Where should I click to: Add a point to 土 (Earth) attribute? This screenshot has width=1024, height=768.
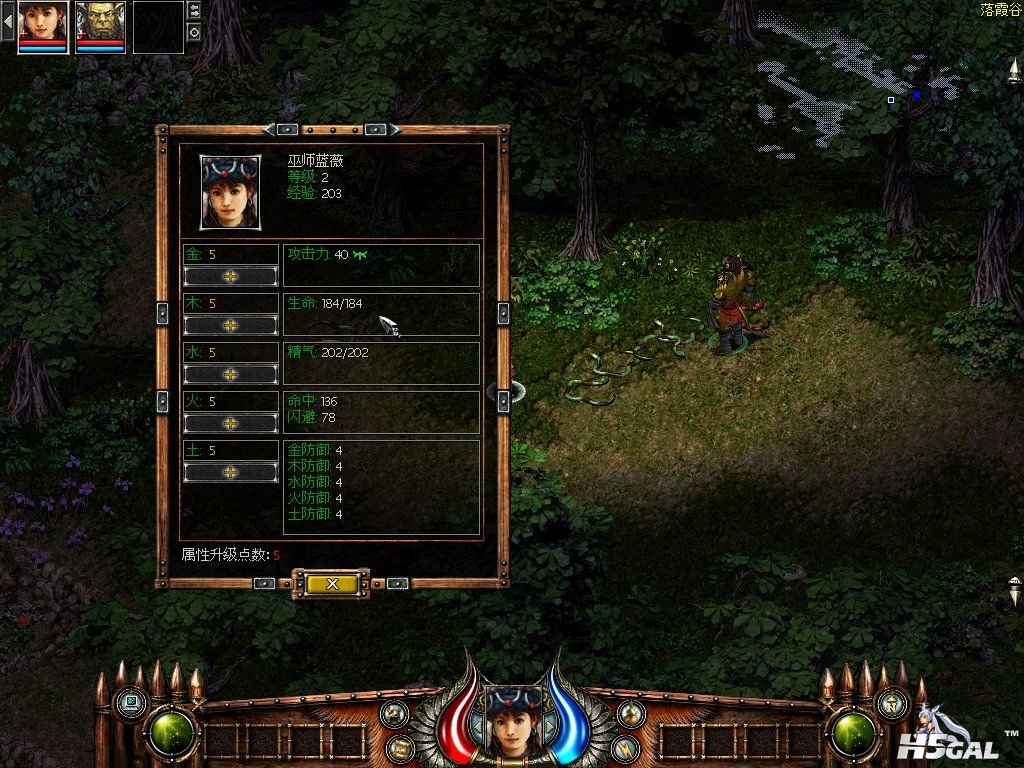(231, 472)
